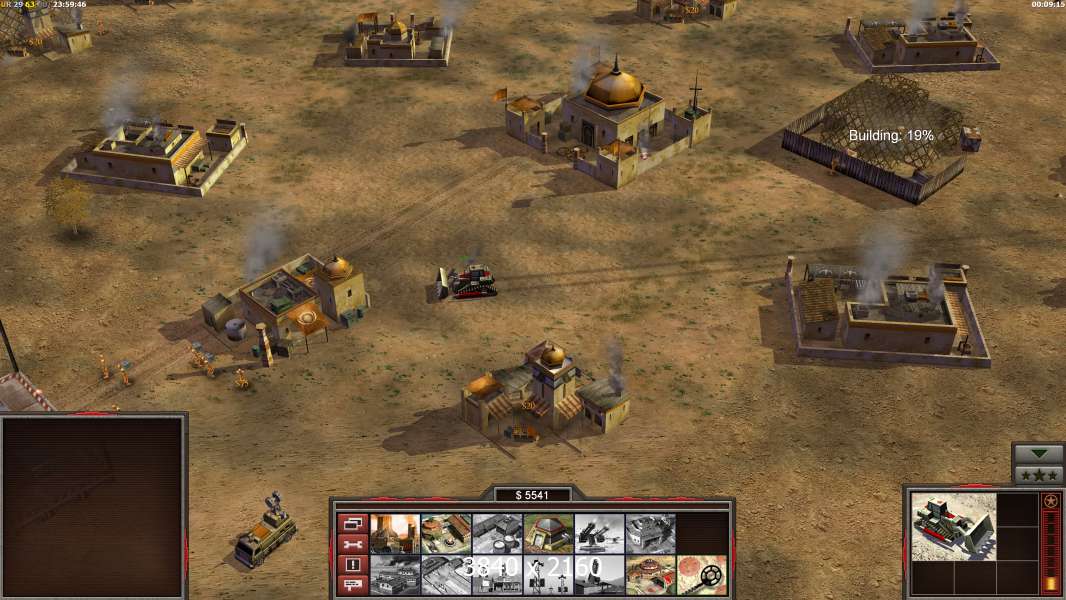Build a Nuclear Reactor from the build menu
The image size is (1066, 600).
pyautogui.click(x=395, y=533)
